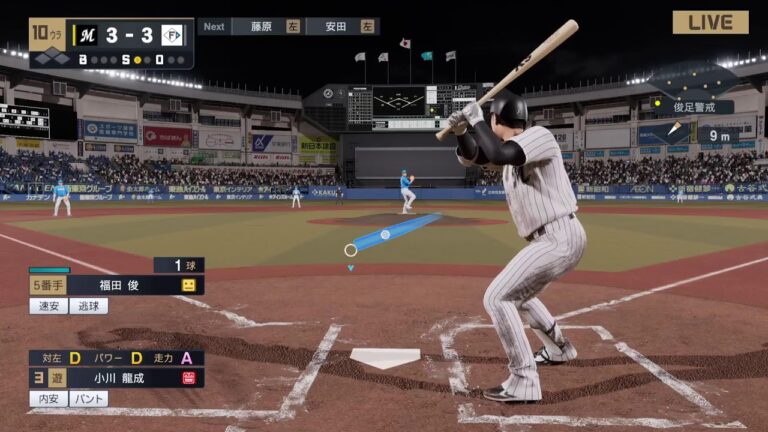Viewport: 768px width, 432px height.
Task: Click the 速安 pitcher trait tag
Action: [x=48, y=306]
